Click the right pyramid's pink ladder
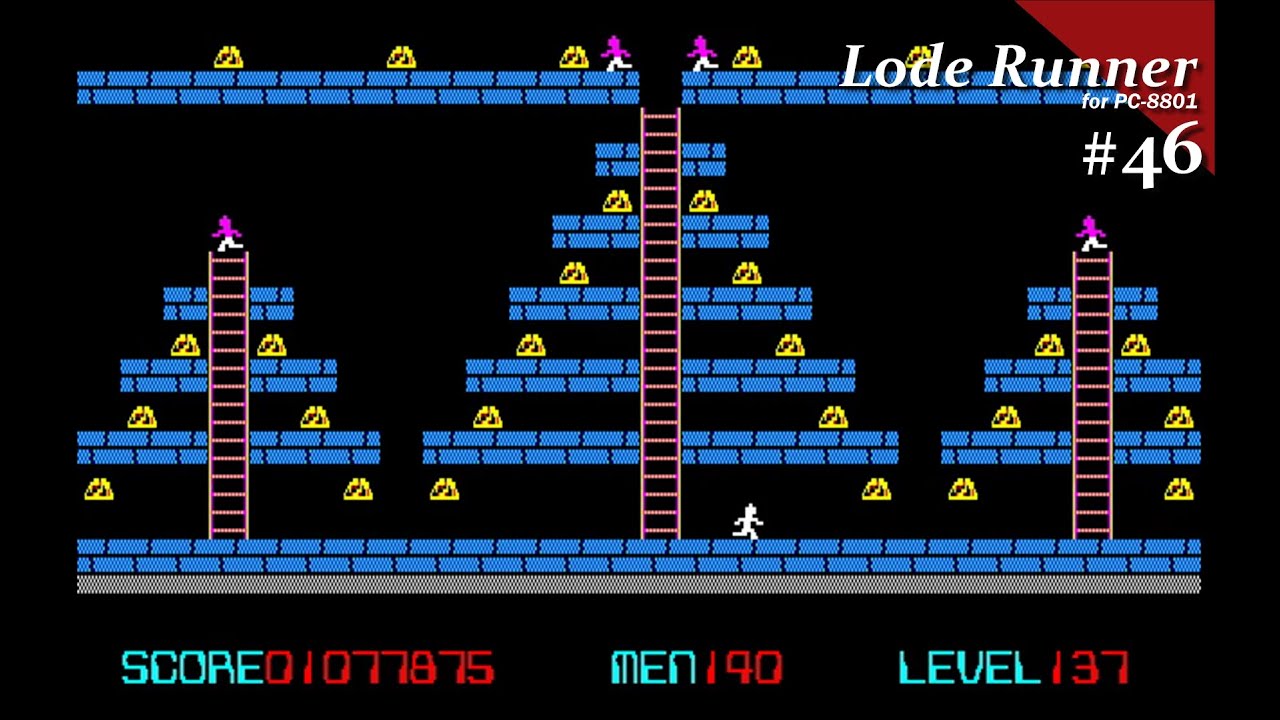The width and height of the screenshot is (1280, 720). (1090, 390)
